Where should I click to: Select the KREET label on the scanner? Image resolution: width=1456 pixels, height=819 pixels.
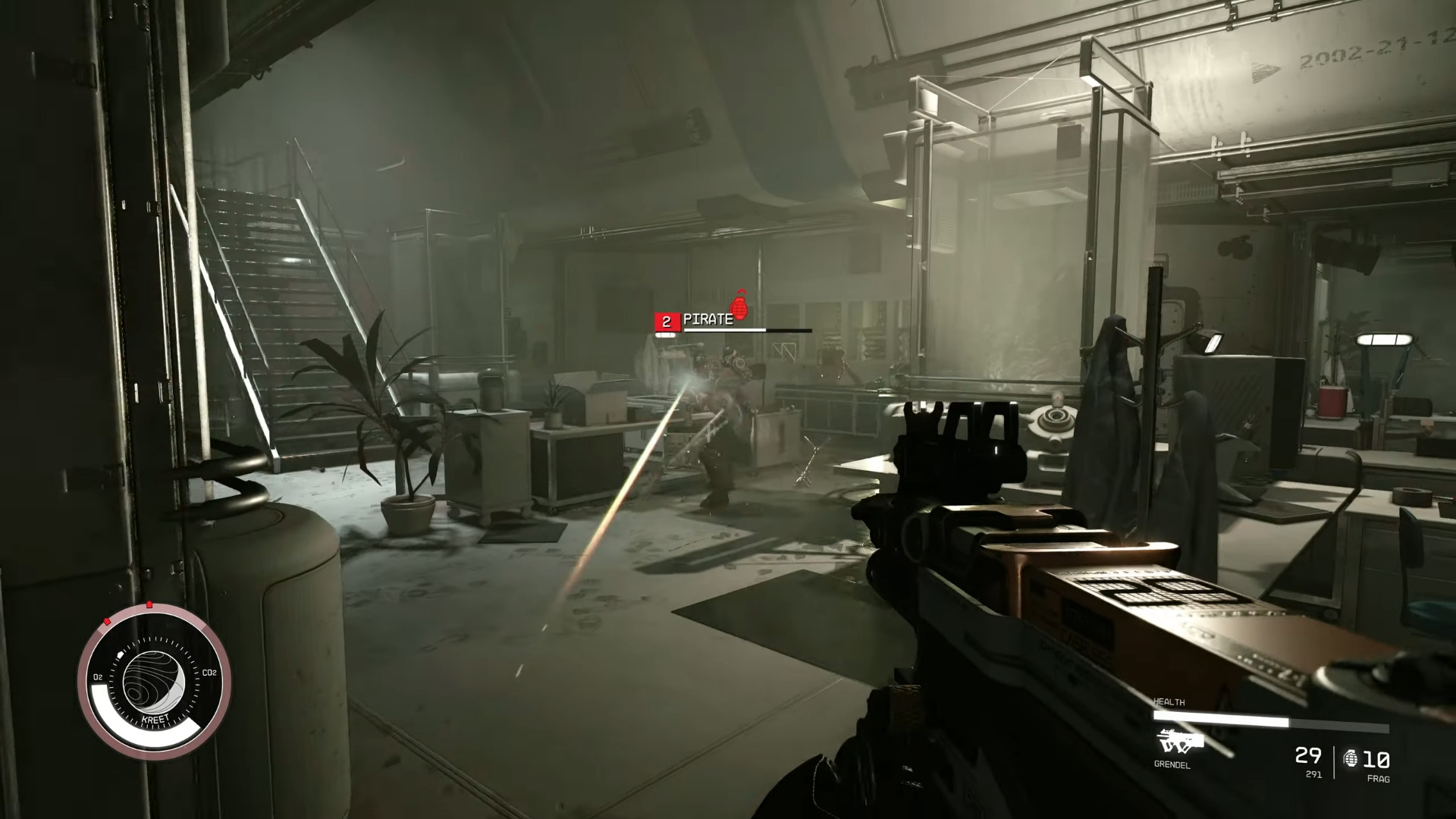pyautogui.click(x=155, y=718)
